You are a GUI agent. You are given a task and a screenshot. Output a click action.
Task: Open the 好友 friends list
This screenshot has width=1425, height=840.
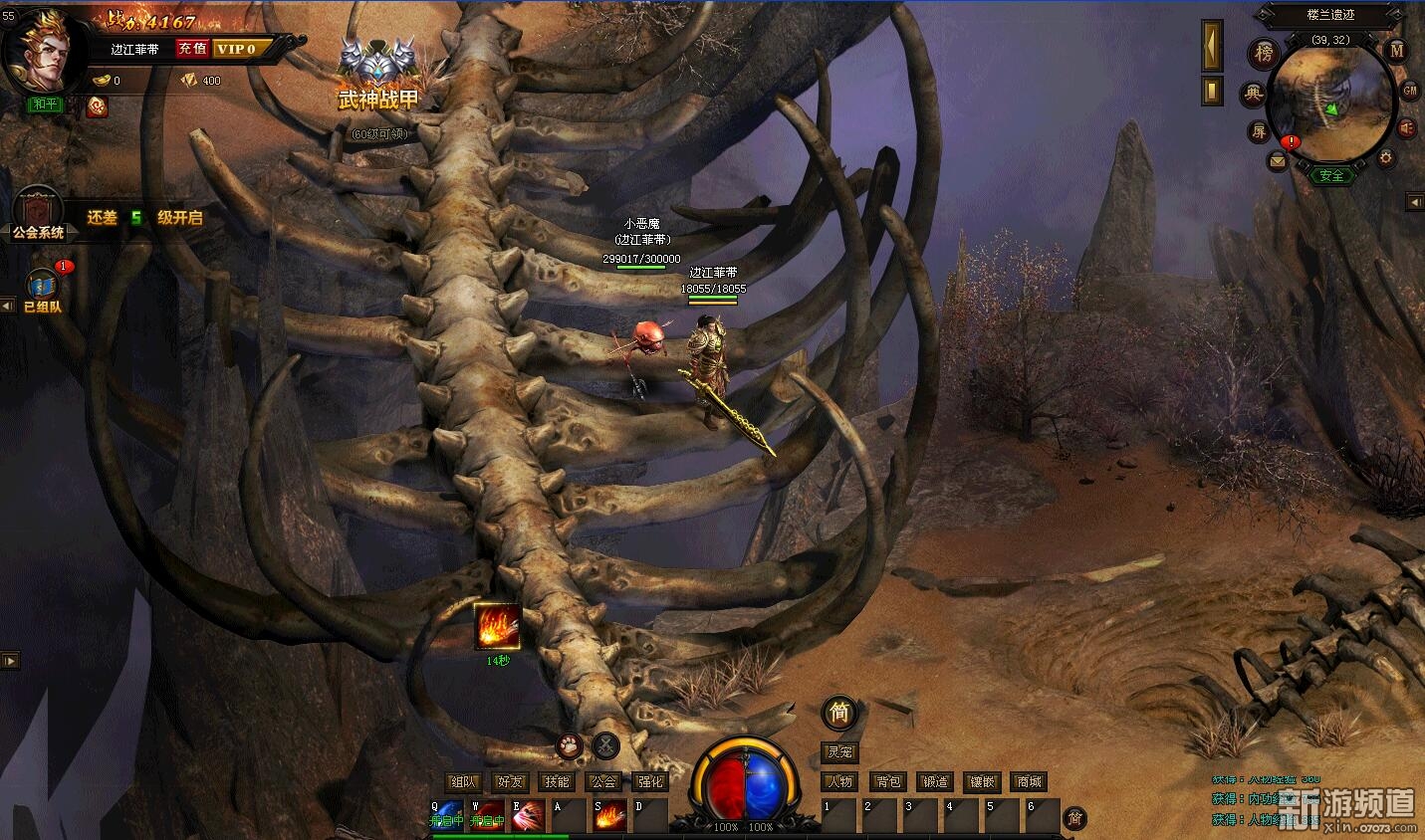tap(510, 782)
